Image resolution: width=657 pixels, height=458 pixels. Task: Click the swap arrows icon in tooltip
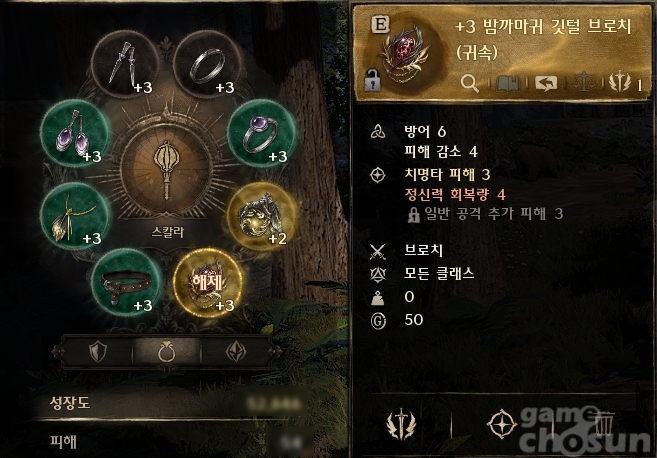click(546, 85)
